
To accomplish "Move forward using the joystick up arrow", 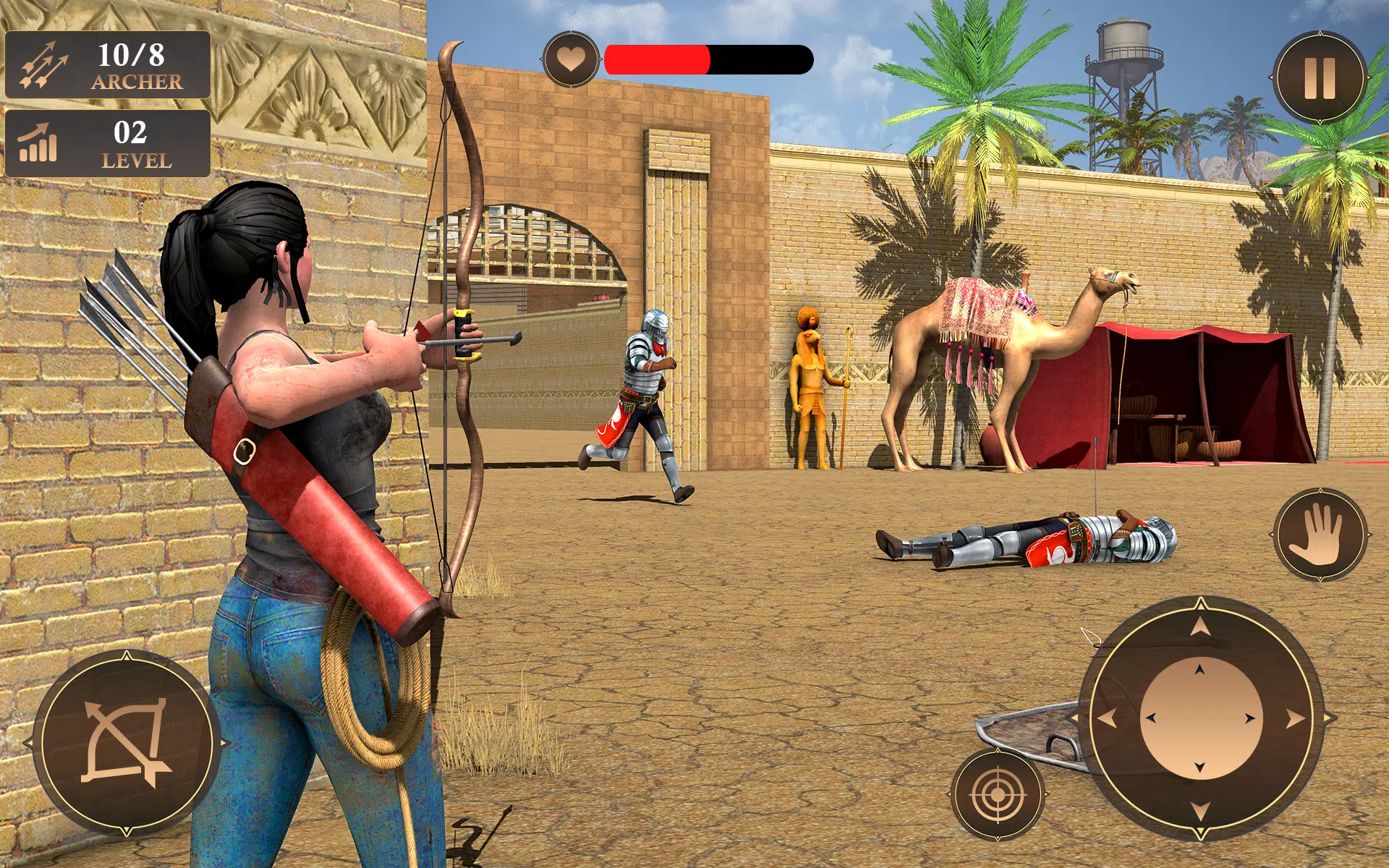I will 1201,626.
